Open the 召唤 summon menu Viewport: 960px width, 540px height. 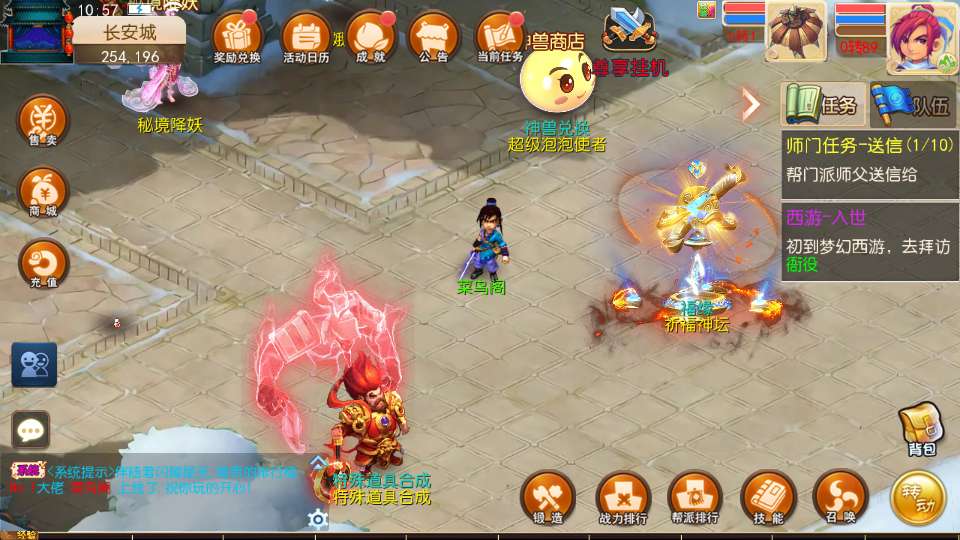tap(841, 497)
